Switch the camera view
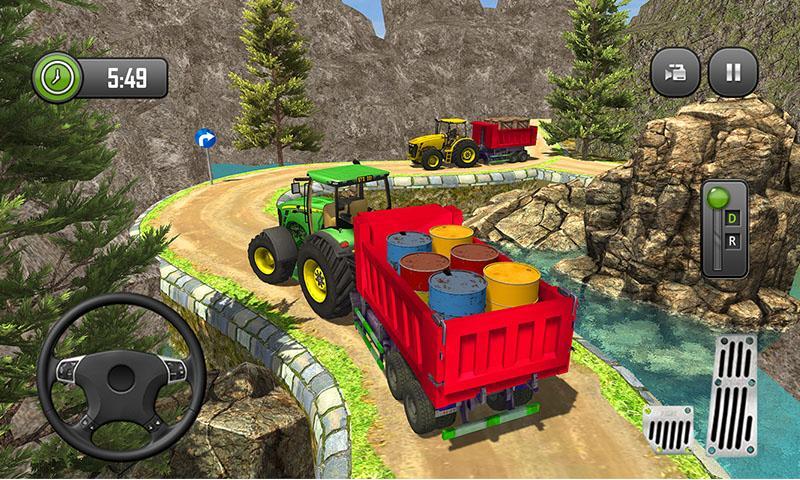Screen dimensions: 800x480 pos(675,73)
